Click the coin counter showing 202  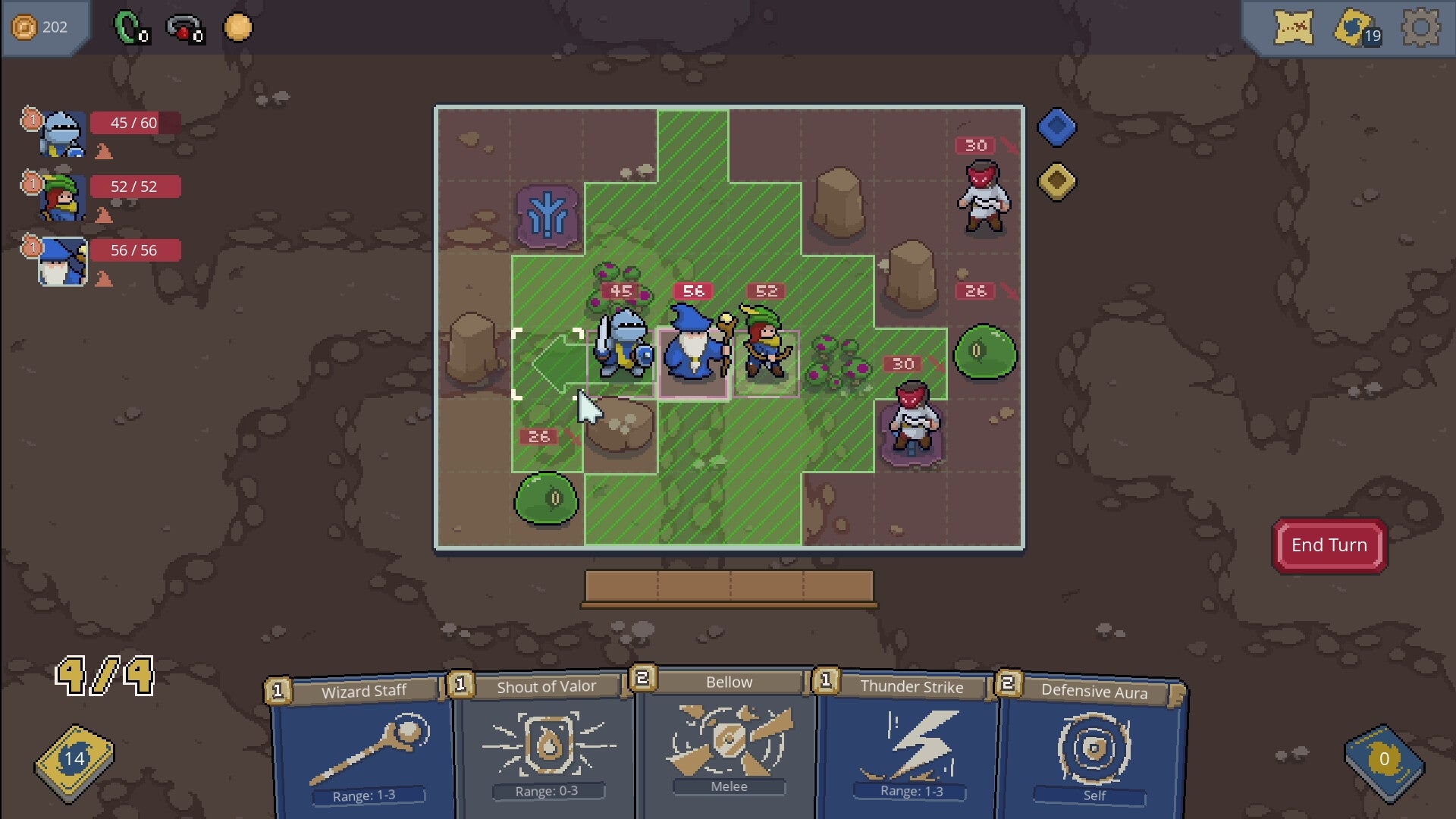45,27
